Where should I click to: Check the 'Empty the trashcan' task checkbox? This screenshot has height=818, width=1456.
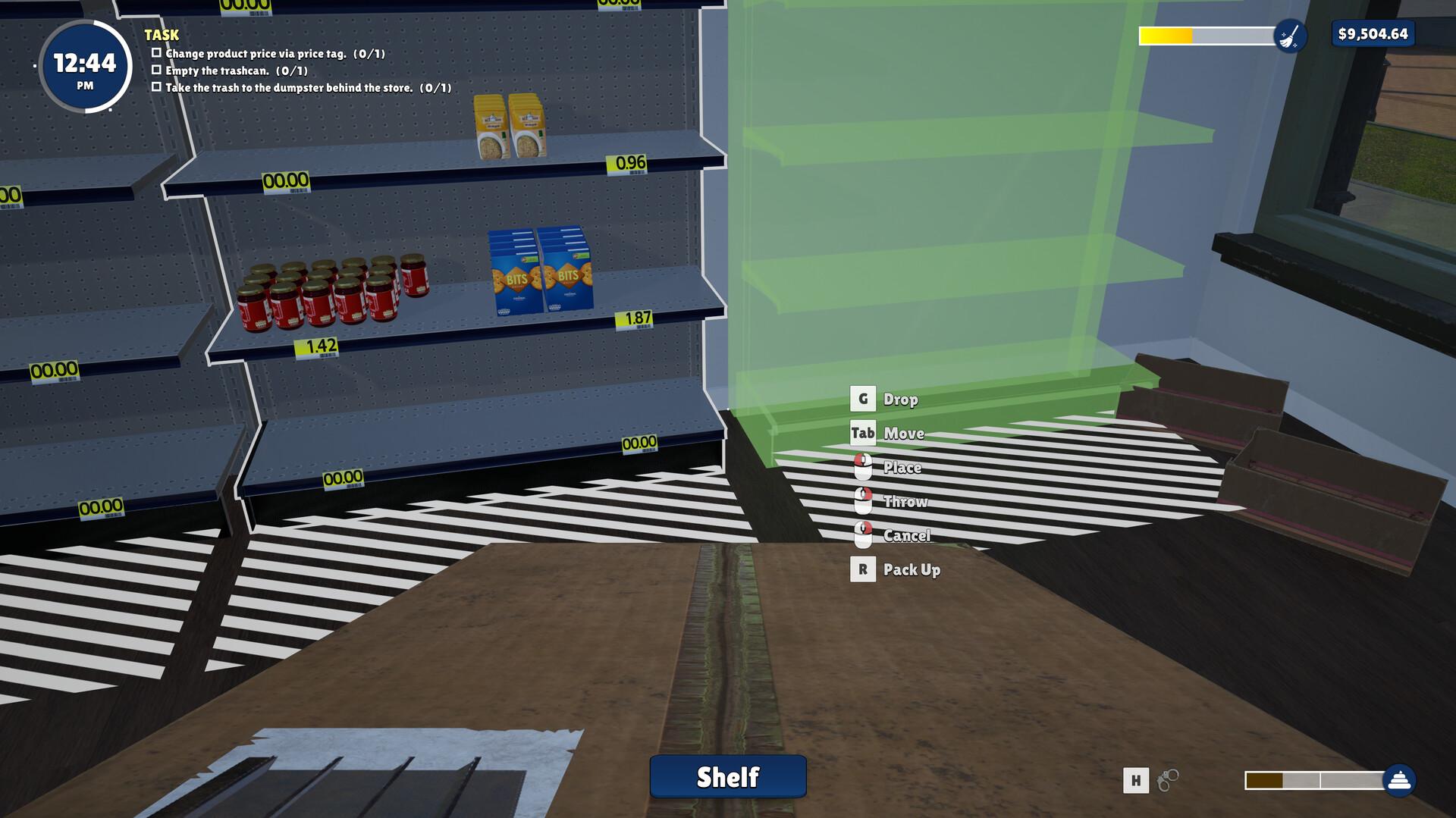pyautogui.click(x=156, y=71)
